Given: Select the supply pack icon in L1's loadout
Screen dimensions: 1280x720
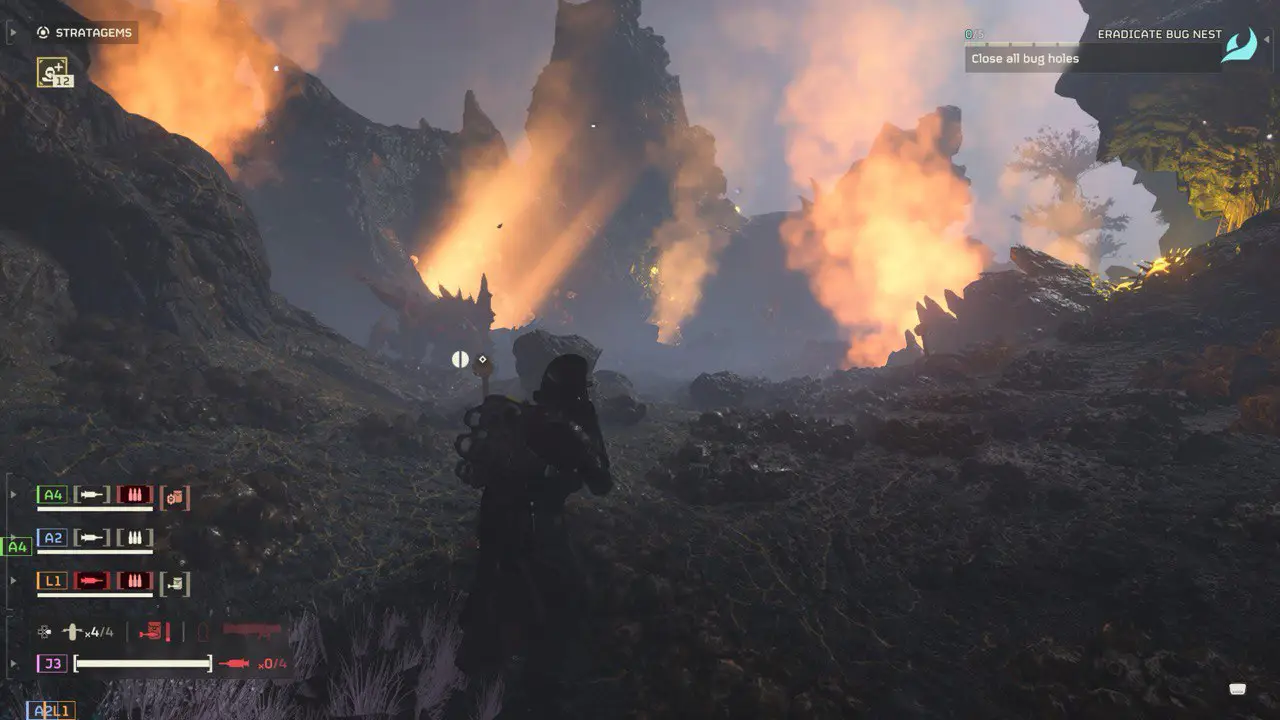Looking at the screenshot, I should tap(175, 581).
